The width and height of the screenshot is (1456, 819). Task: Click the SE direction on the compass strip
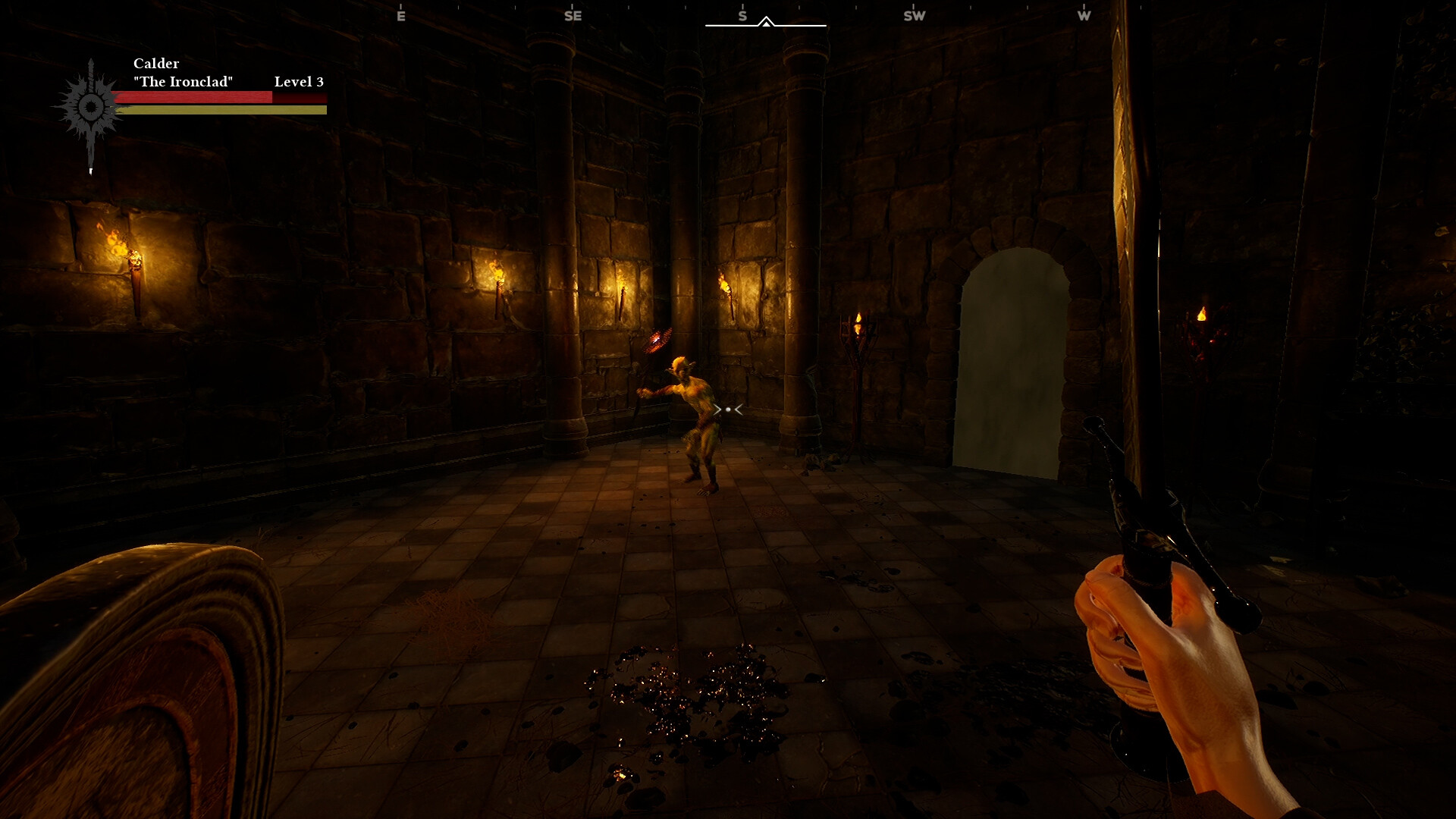[x=572, y=14]
